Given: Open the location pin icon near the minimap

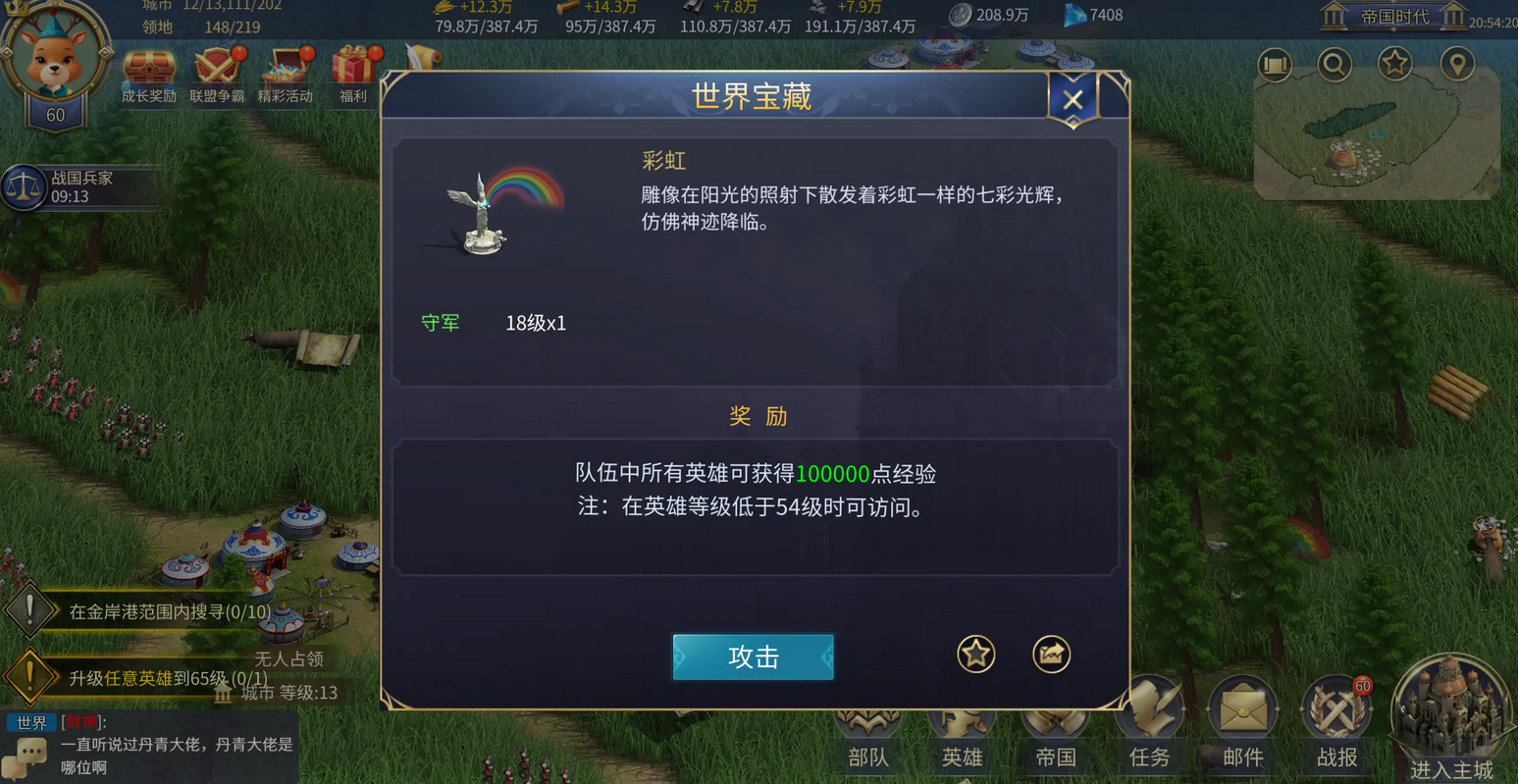Looking at the screenshot, I should coord(1458,62).
